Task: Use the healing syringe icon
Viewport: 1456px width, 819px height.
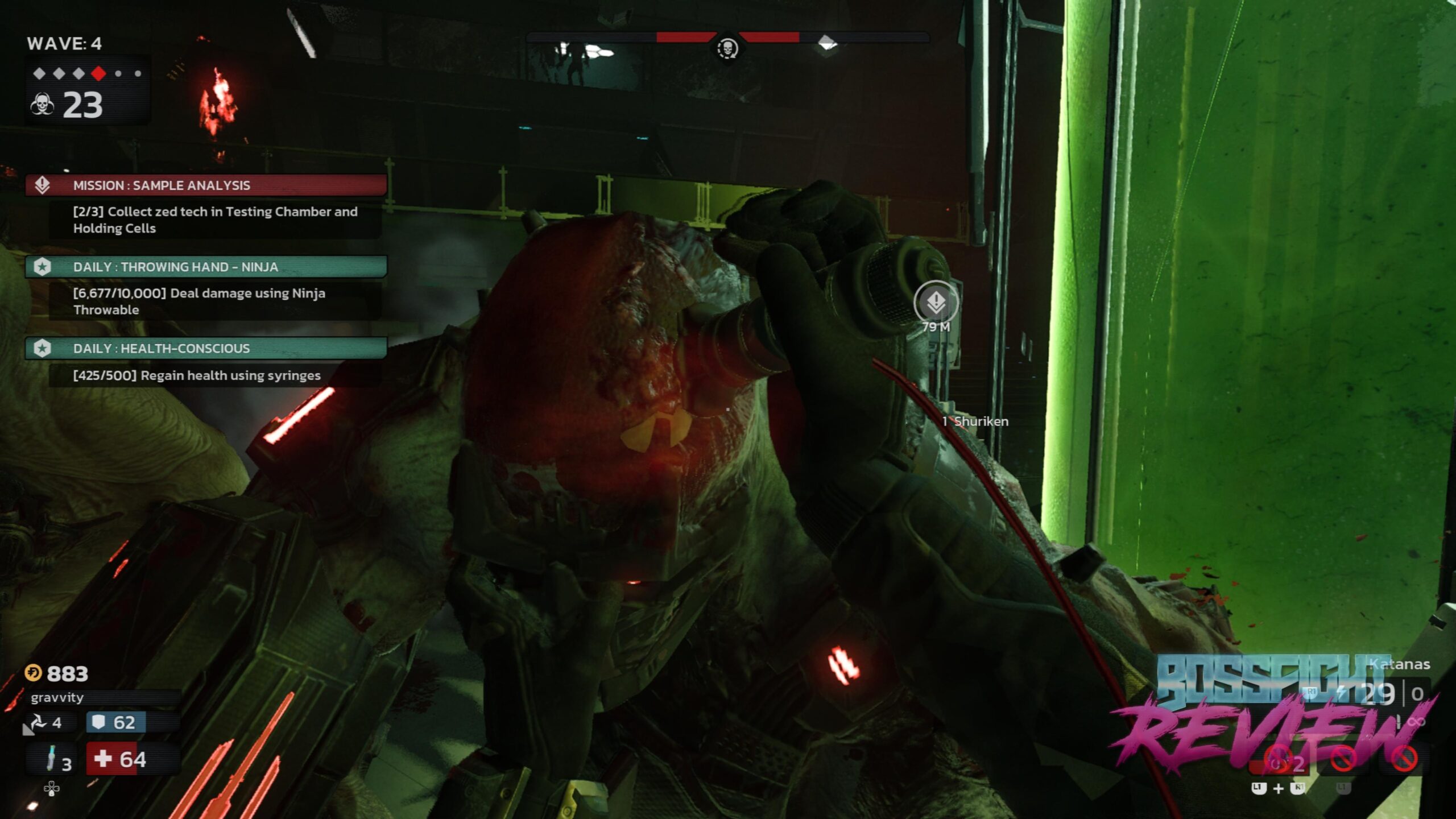Action: pyautogui.click(x=52, y=759)
